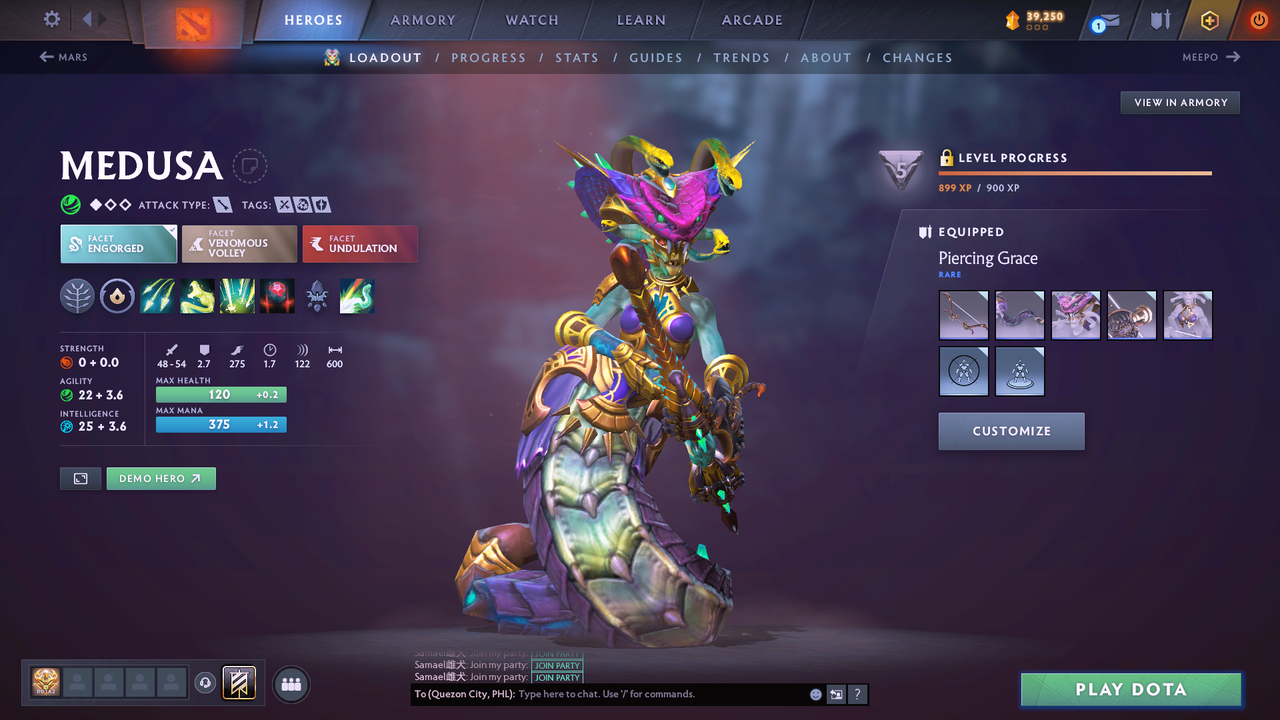
Task: Click the voice chat headset icon
Action: (206, 682)
